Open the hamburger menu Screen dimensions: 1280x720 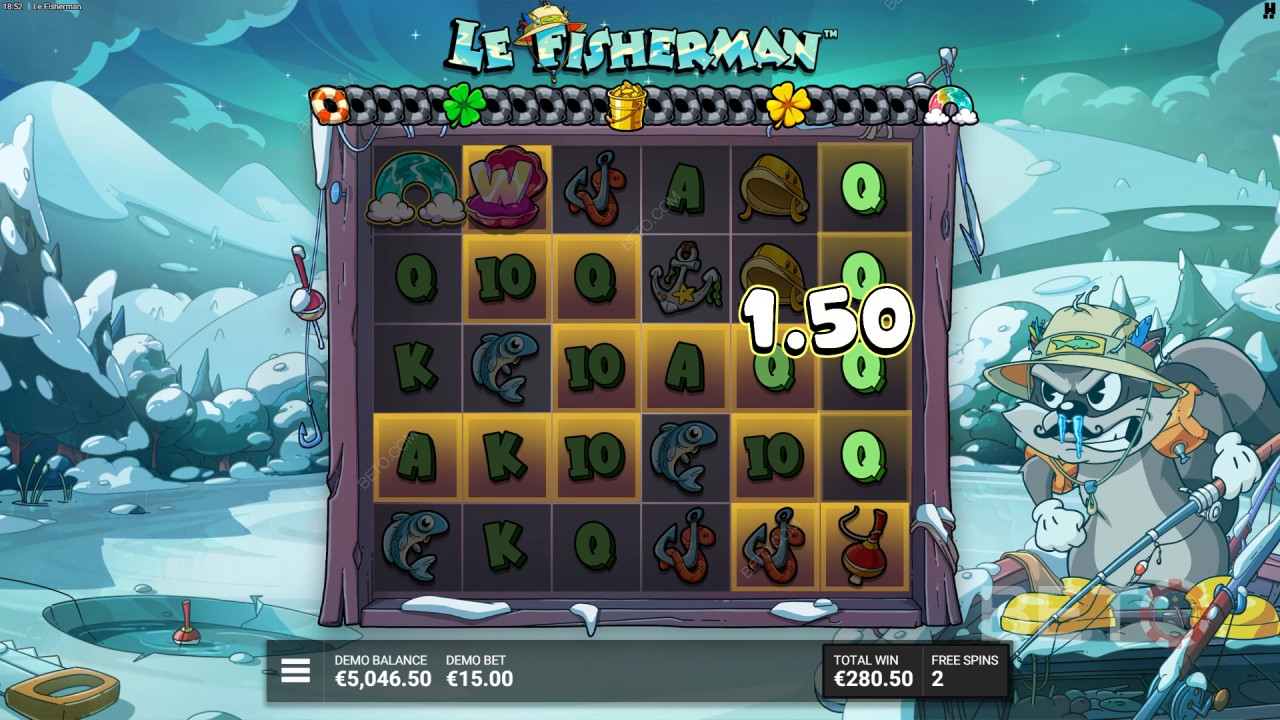pos(295,671)
